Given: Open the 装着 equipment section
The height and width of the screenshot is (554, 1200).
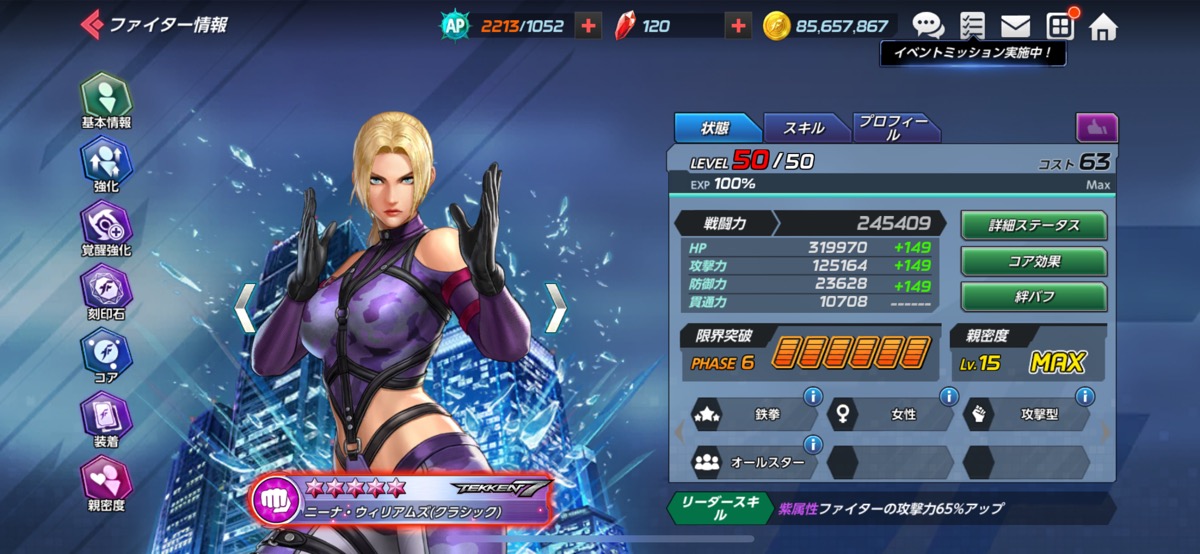Looking at the screenshot, I should (106, 420).
